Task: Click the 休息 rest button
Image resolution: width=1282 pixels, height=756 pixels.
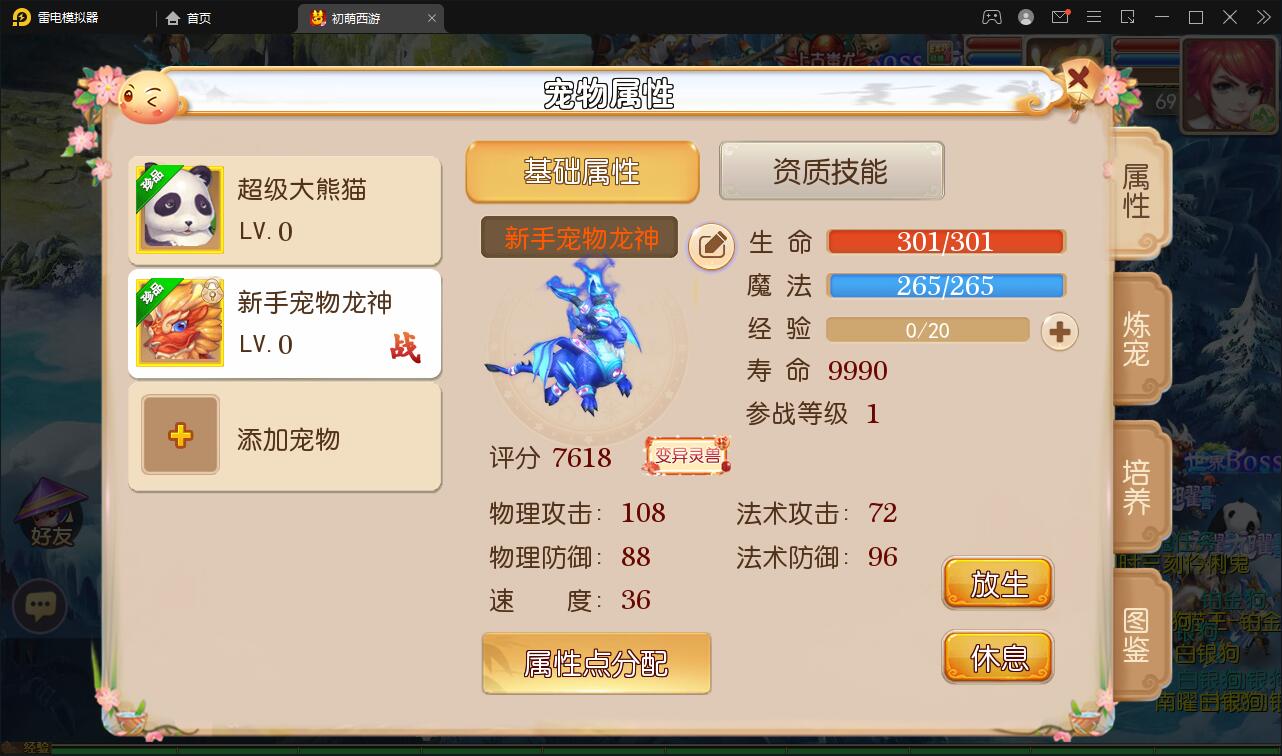Action: [997, 657]
